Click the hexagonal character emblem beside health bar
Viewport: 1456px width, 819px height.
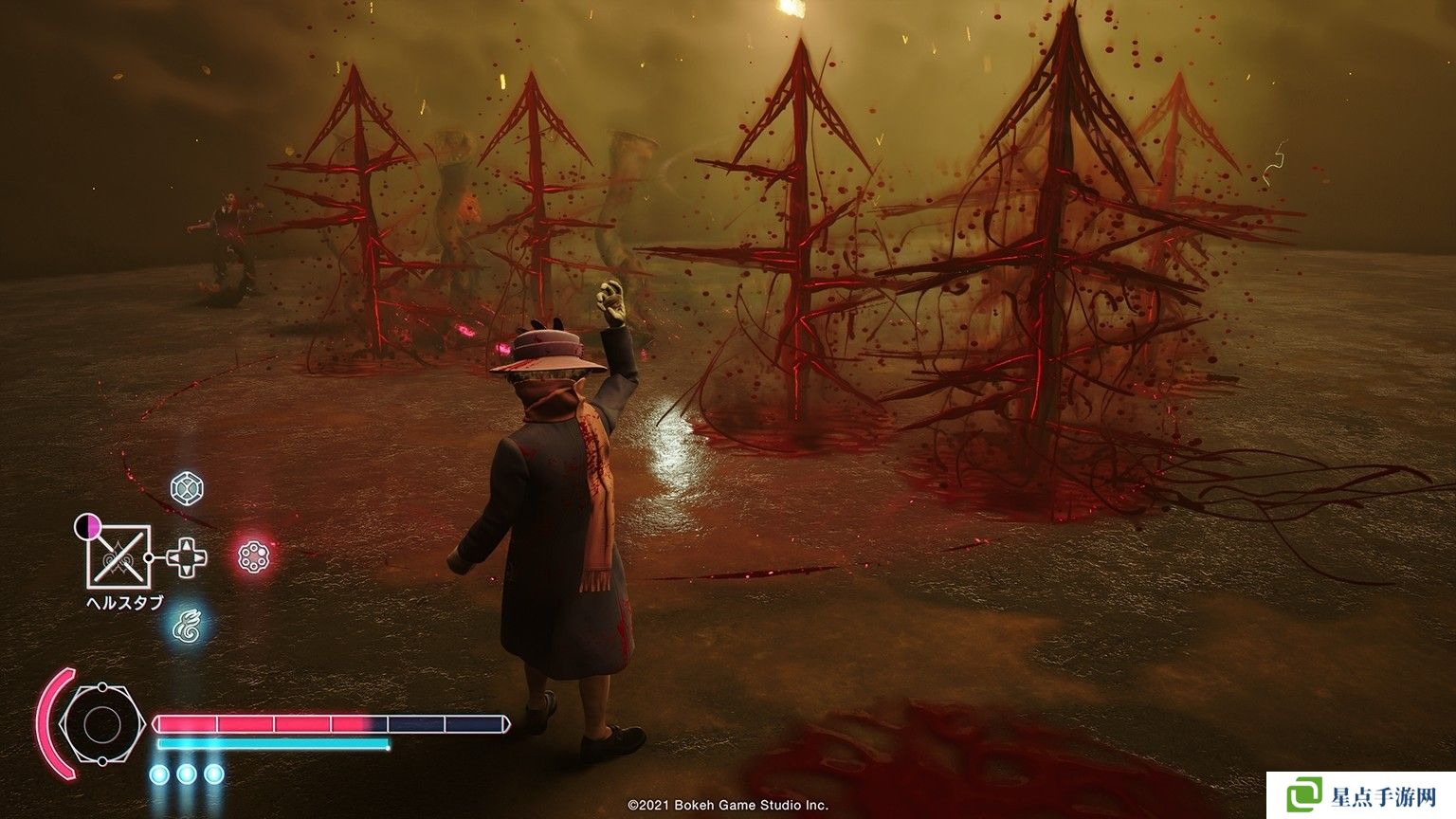tap(100, 724)
